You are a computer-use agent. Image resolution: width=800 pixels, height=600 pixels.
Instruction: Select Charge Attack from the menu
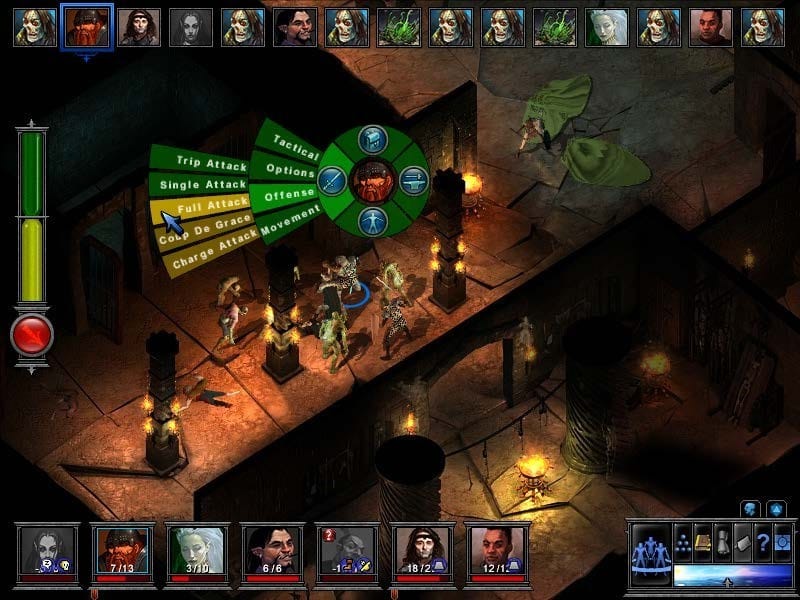point(208,247)
